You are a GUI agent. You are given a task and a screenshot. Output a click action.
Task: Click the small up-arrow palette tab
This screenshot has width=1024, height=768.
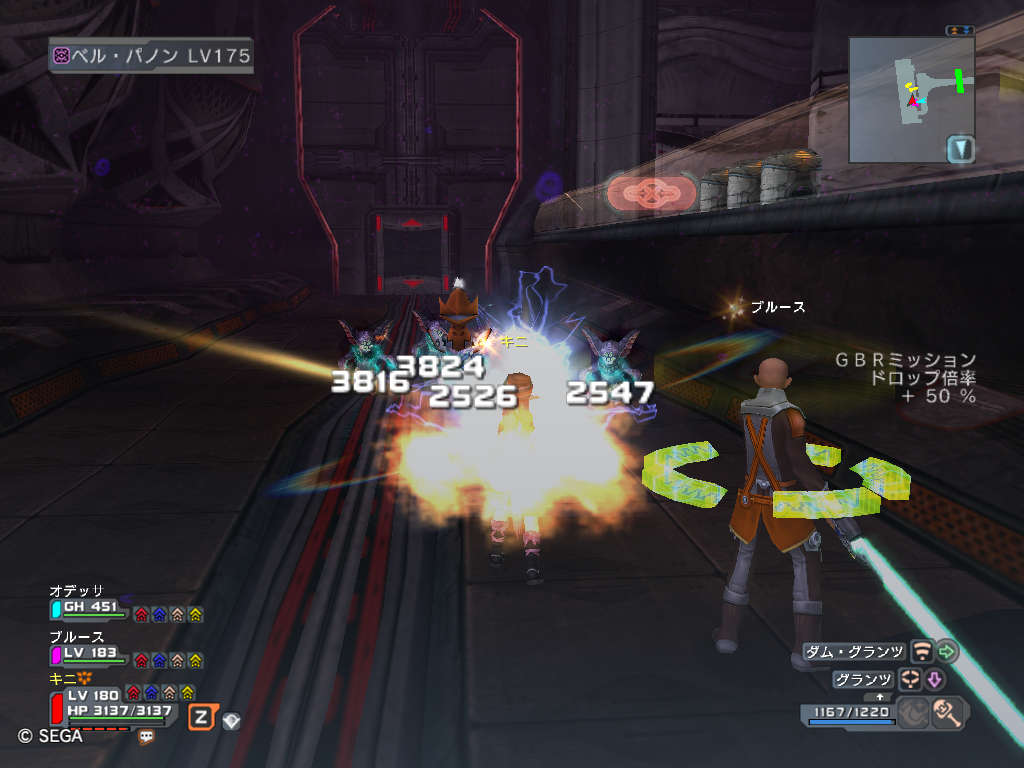[880, 696]
